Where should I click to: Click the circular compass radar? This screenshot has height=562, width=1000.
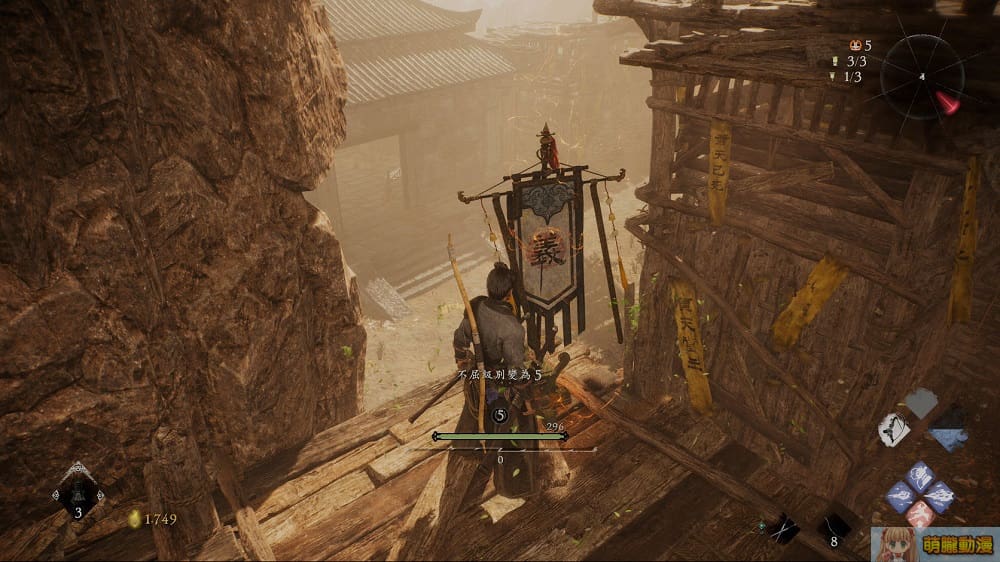[x=922, y=76]
